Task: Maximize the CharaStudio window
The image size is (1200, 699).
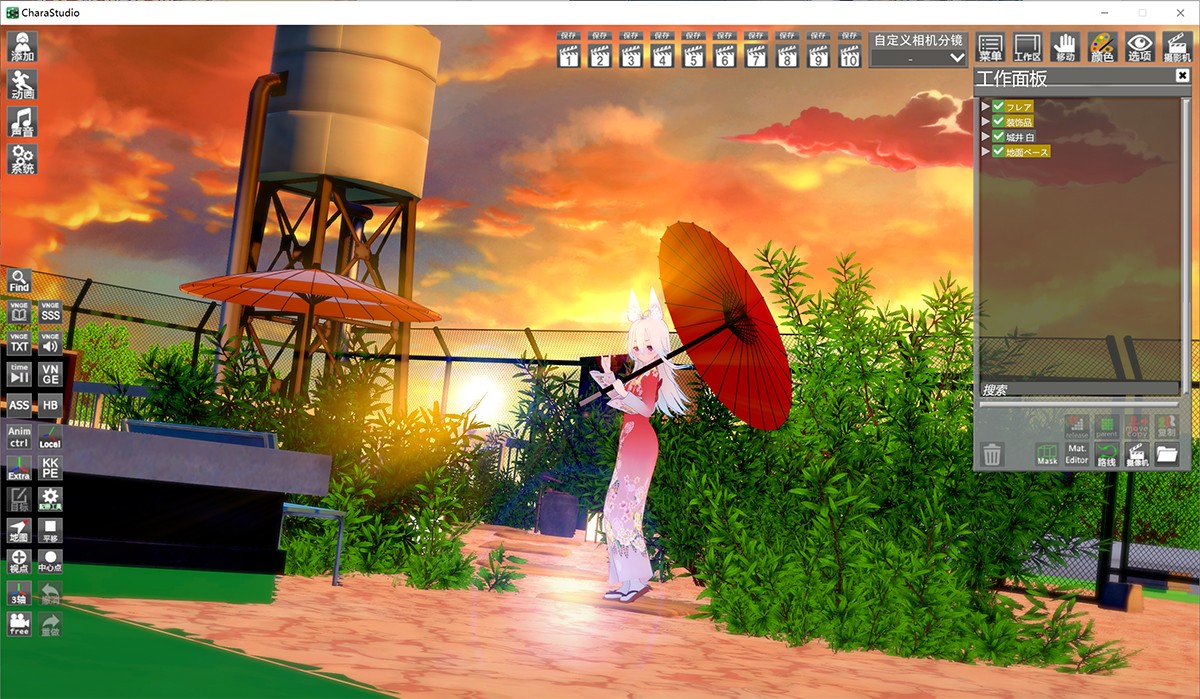Action: [1142, 12]
